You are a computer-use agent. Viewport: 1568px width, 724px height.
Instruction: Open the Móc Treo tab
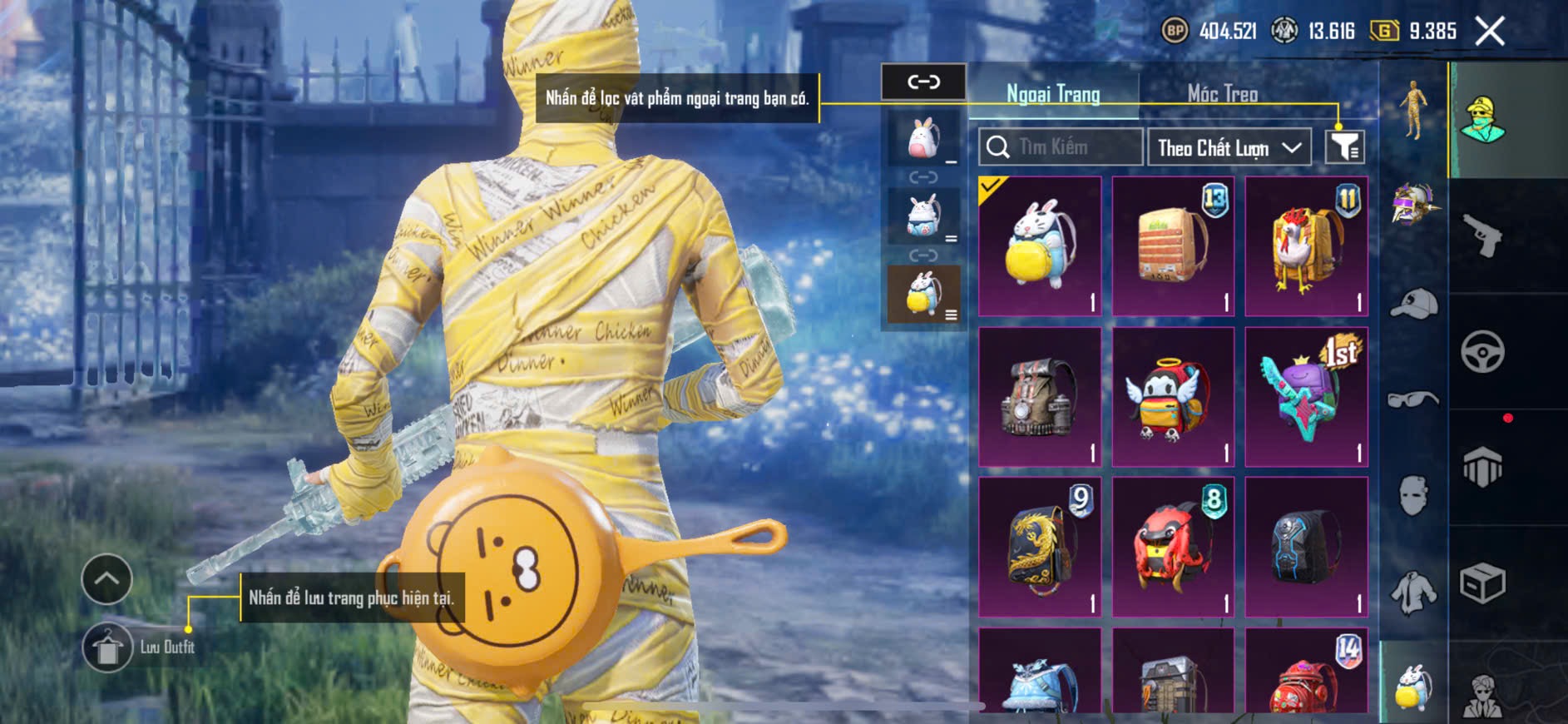pyautogui.click(x=1222, y=94)
